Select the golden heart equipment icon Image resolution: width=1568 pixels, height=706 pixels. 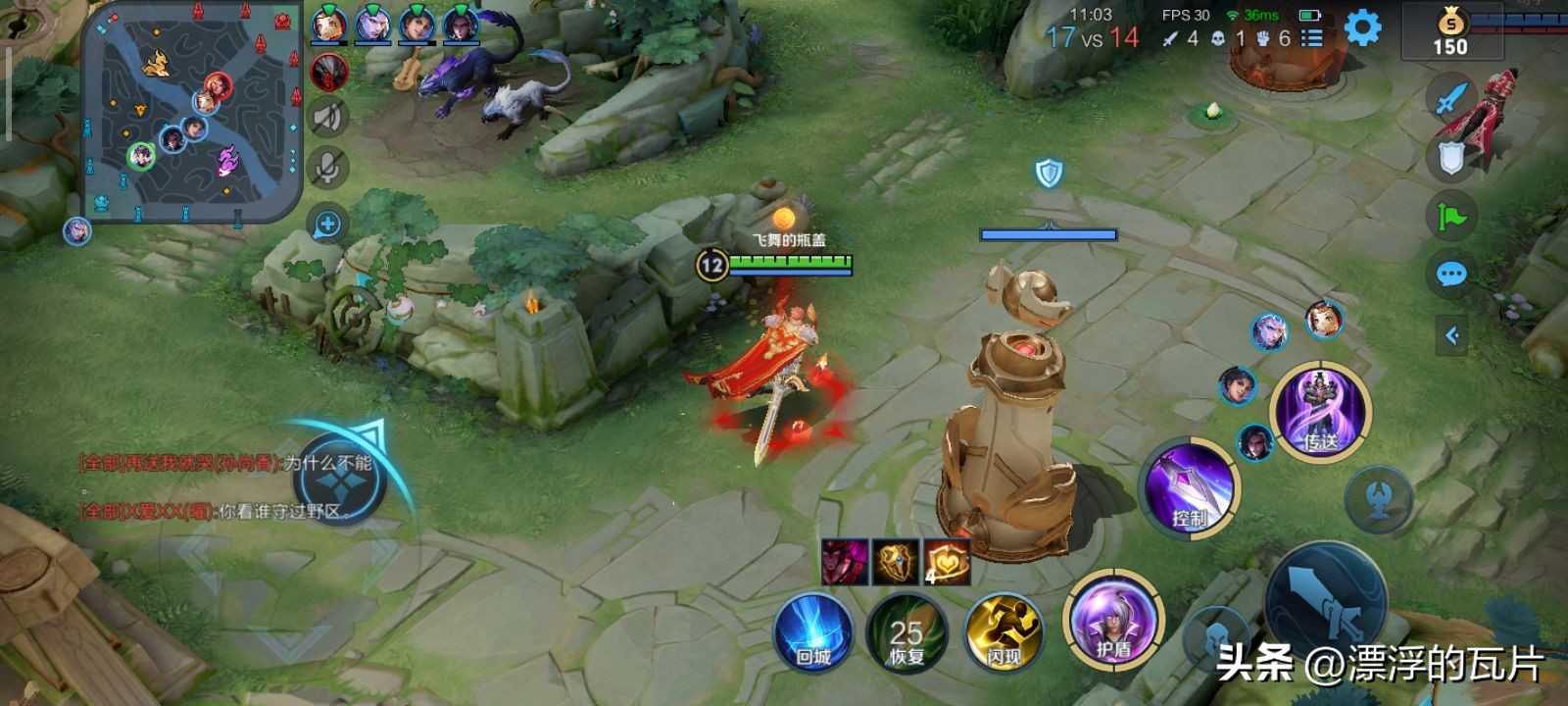coord(947,562)
